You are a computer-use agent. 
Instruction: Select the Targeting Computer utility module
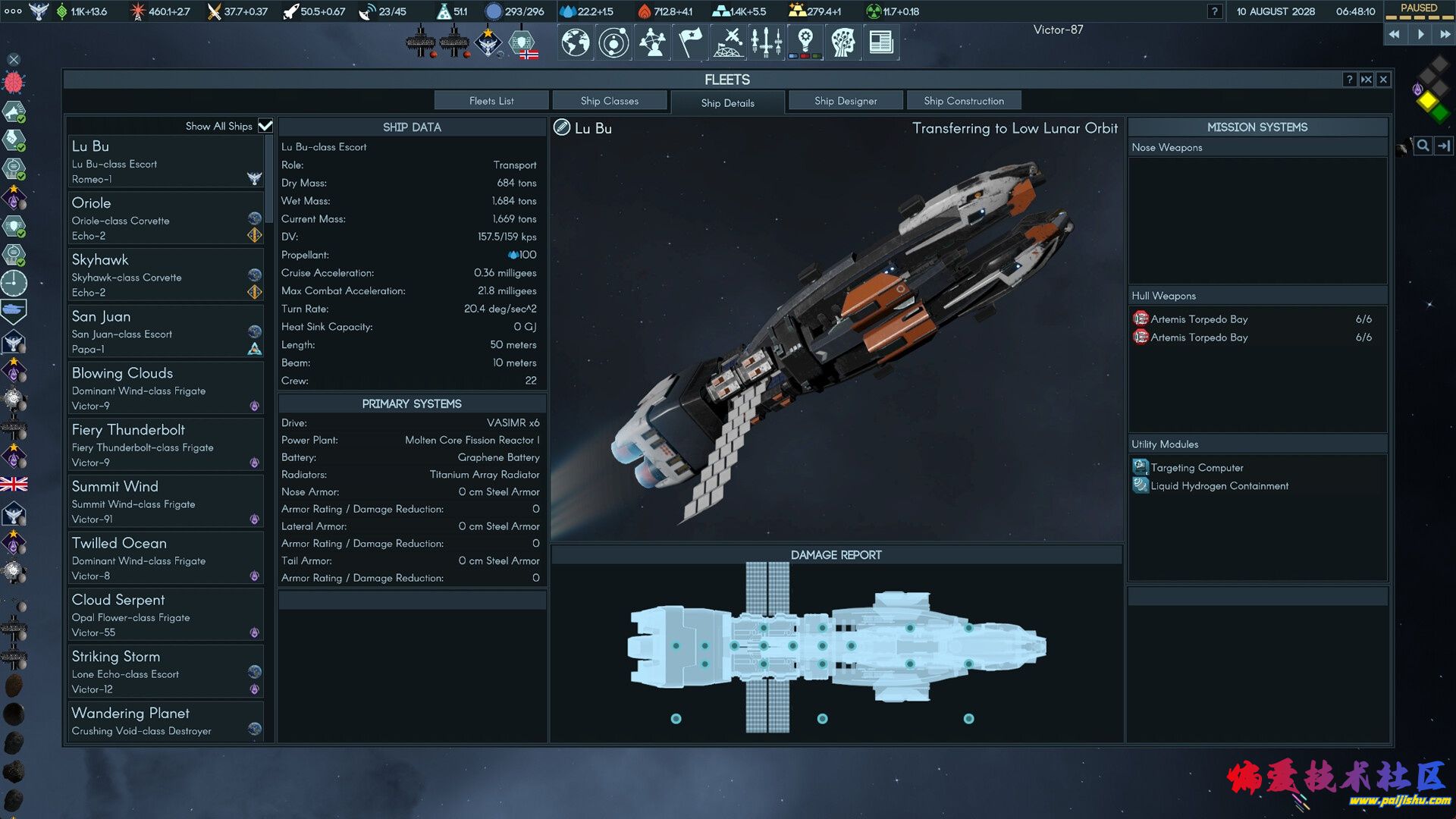click(1197, 467)
